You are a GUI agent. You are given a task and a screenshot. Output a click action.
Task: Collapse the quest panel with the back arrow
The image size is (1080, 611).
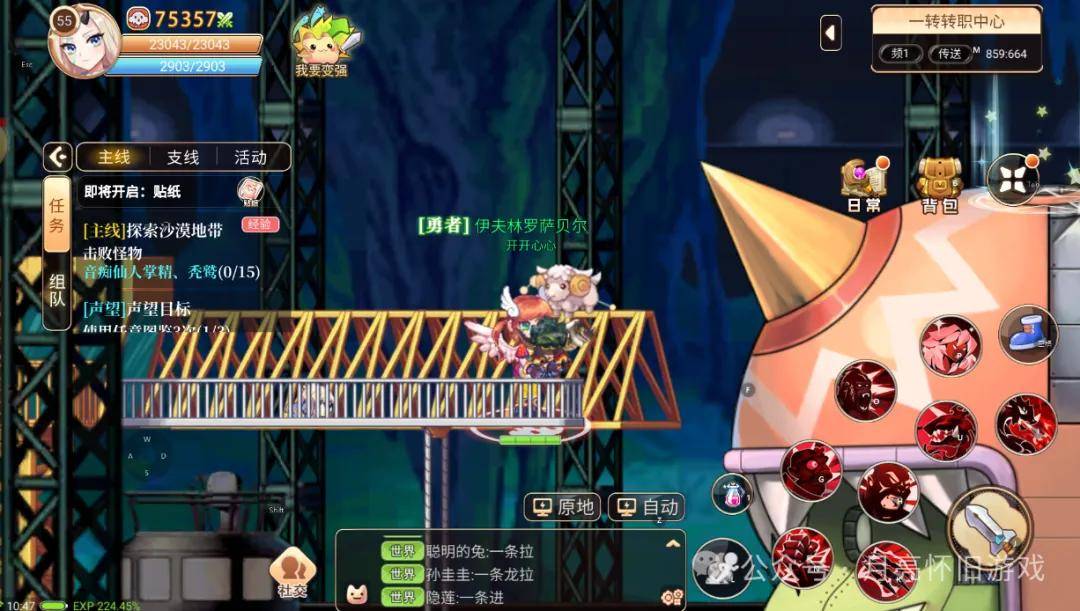click(x=58, y=157)
